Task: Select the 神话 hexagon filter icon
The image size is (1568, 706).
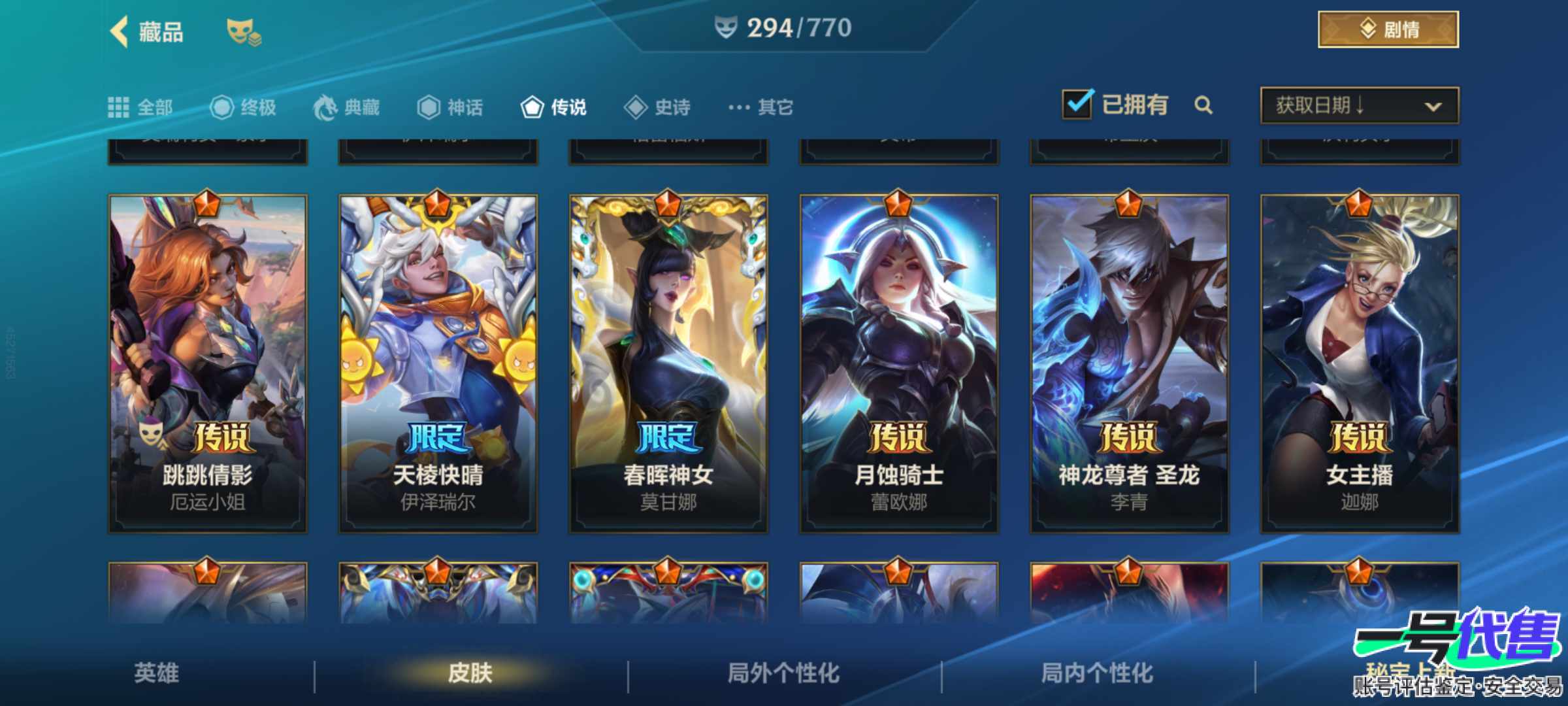Action: click(x=428, y=107)
